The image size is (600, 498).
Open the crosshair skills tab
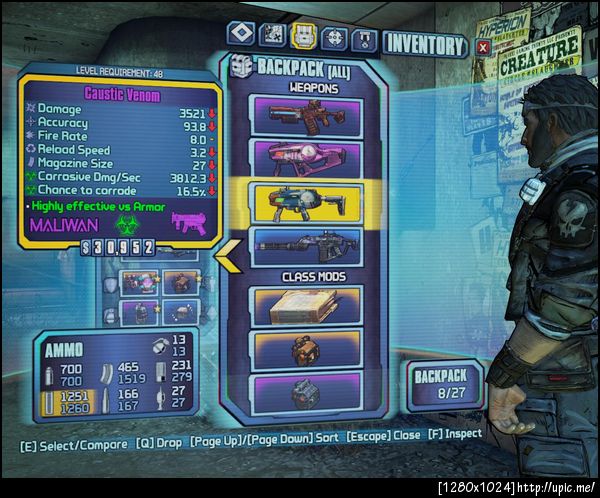pyautogui.click(x=334, y=37)
